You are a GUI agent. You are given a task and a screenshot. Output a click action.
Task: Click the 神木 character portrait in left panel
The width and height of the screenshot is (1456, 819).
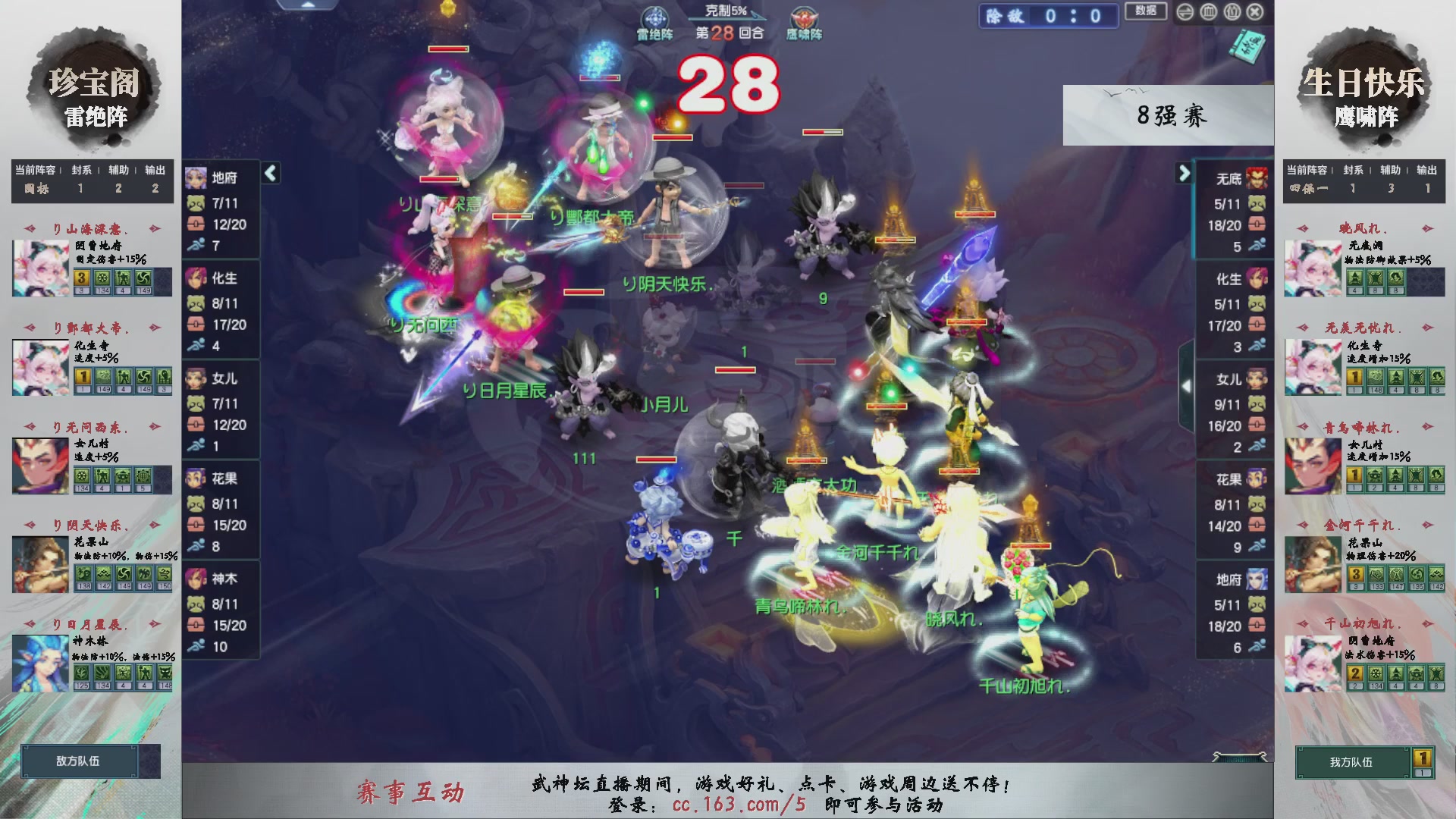pyautogui.click(x=195, y=578)
